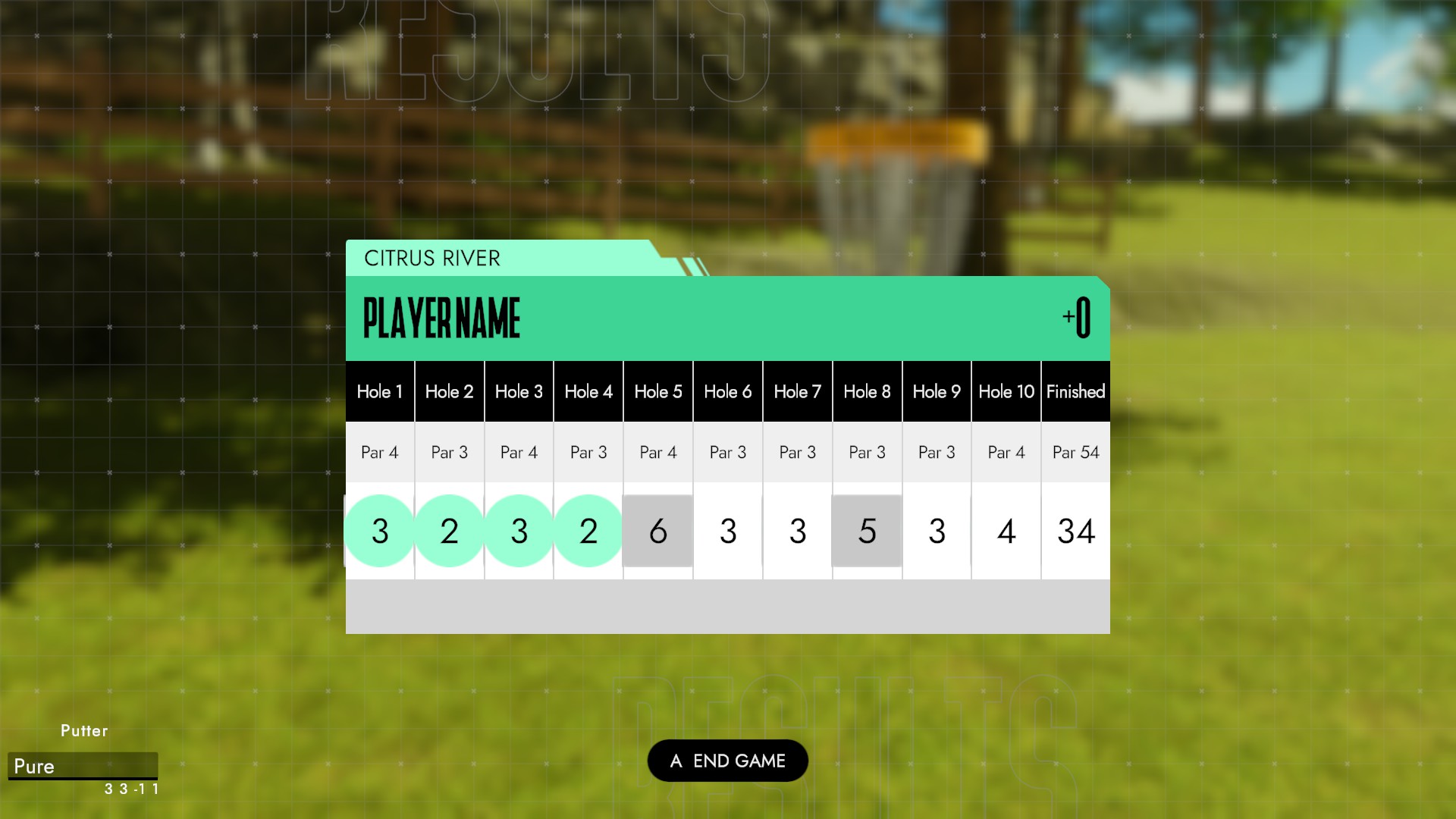The image size is (1456, 819).
Task: Click the gray 5 score on Hole 8
Action: (x=867, y=531)
